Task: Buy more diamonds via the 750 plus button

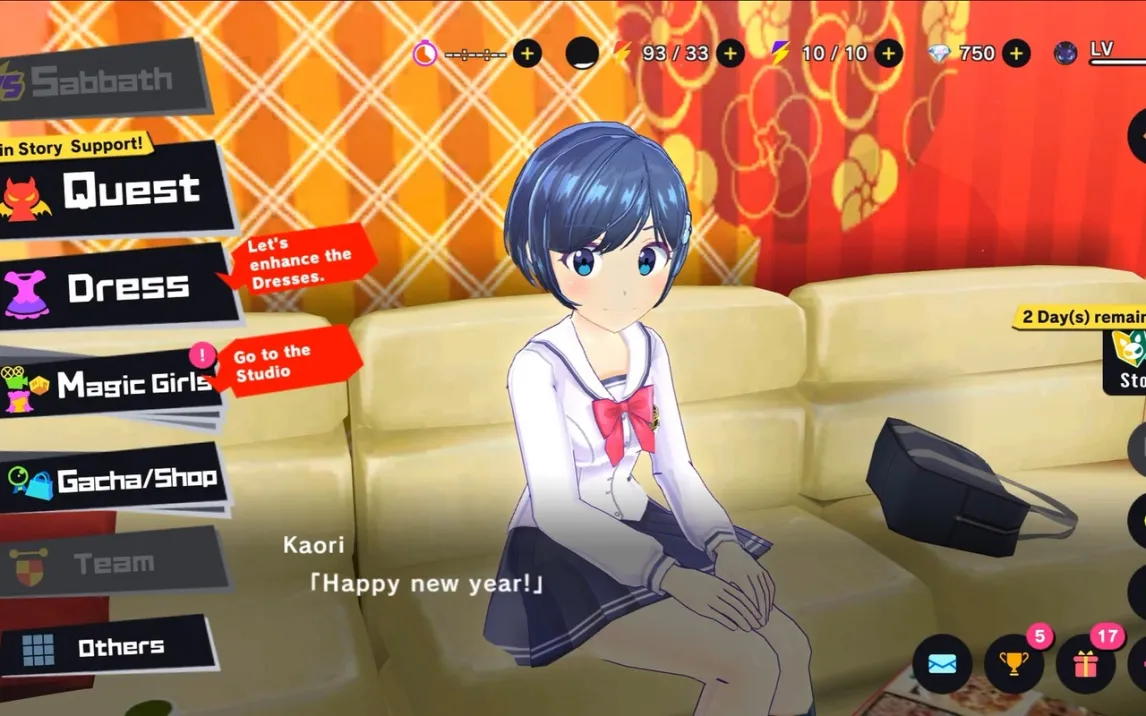Action: 1016,53
